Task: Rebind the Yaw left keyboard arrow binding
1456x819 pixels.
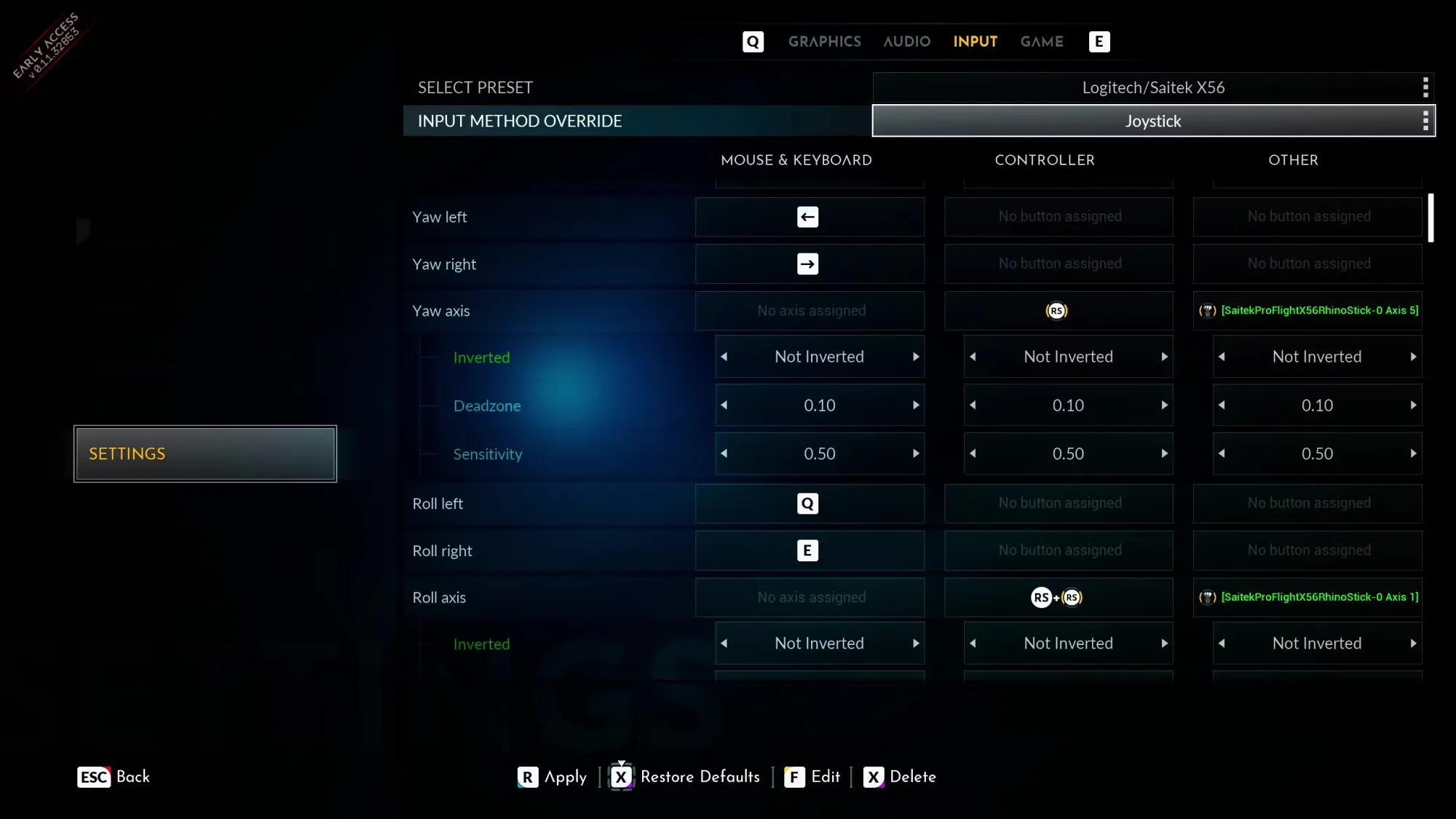Action: tap(809, 217)
